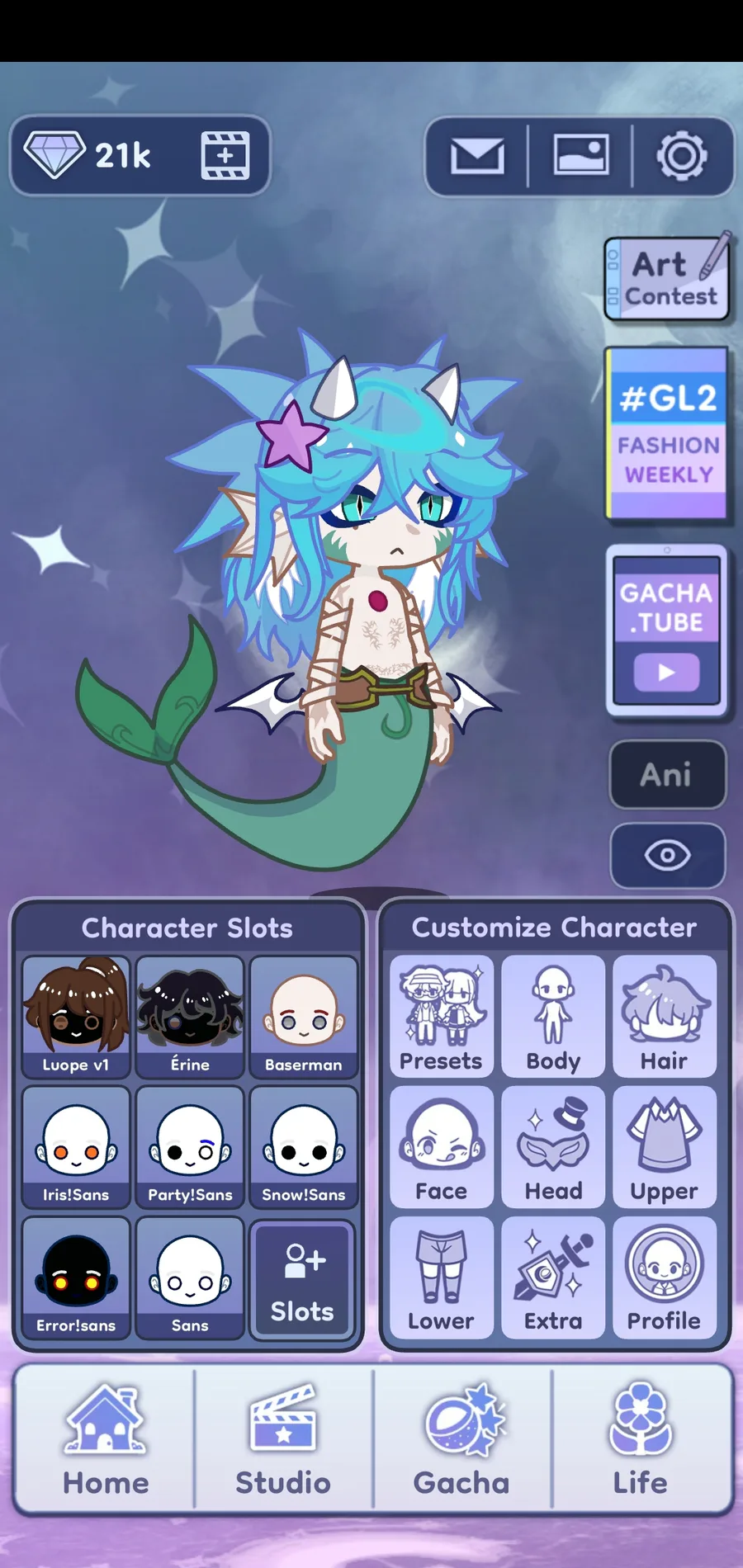Launch Gacha.Tube video button
The image size is (743, 1568).
(x=667, y=630)
